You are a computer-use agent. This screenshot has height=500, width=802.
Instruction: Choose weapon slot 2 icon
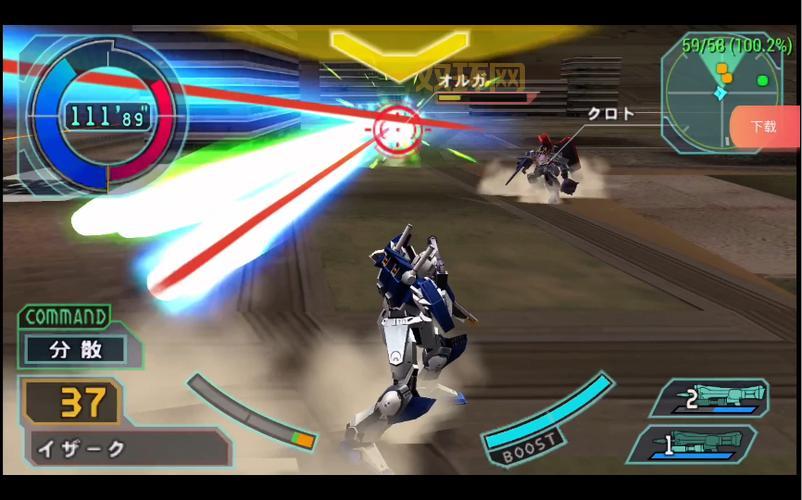click(x=711, y=399)
